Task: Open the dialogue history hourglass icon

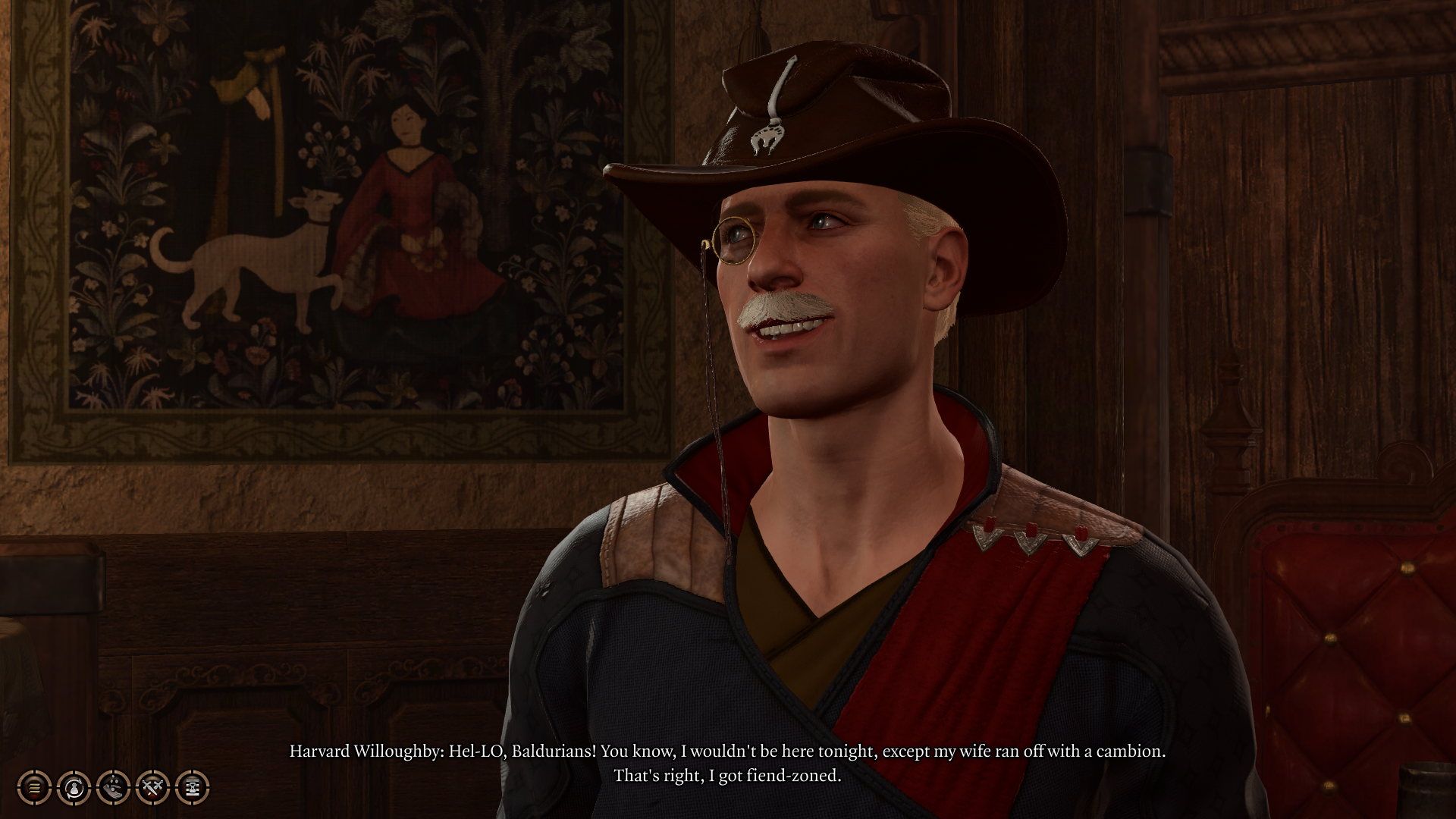Action: [192, 787]
